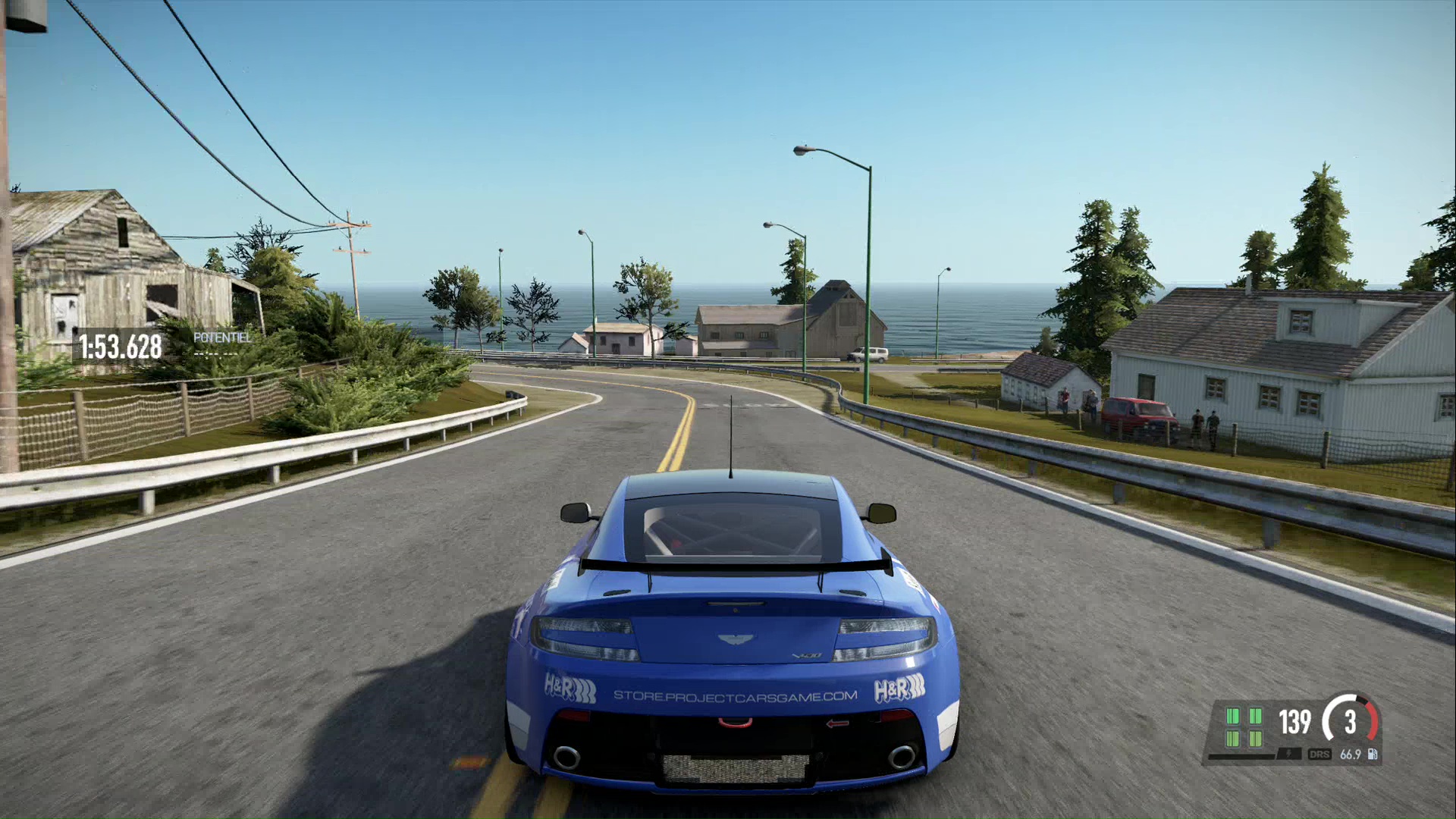Click the fuel pump icon in the HUD
The height and width of the screenshot is (819, 1456).
(x=1372, y=755)
